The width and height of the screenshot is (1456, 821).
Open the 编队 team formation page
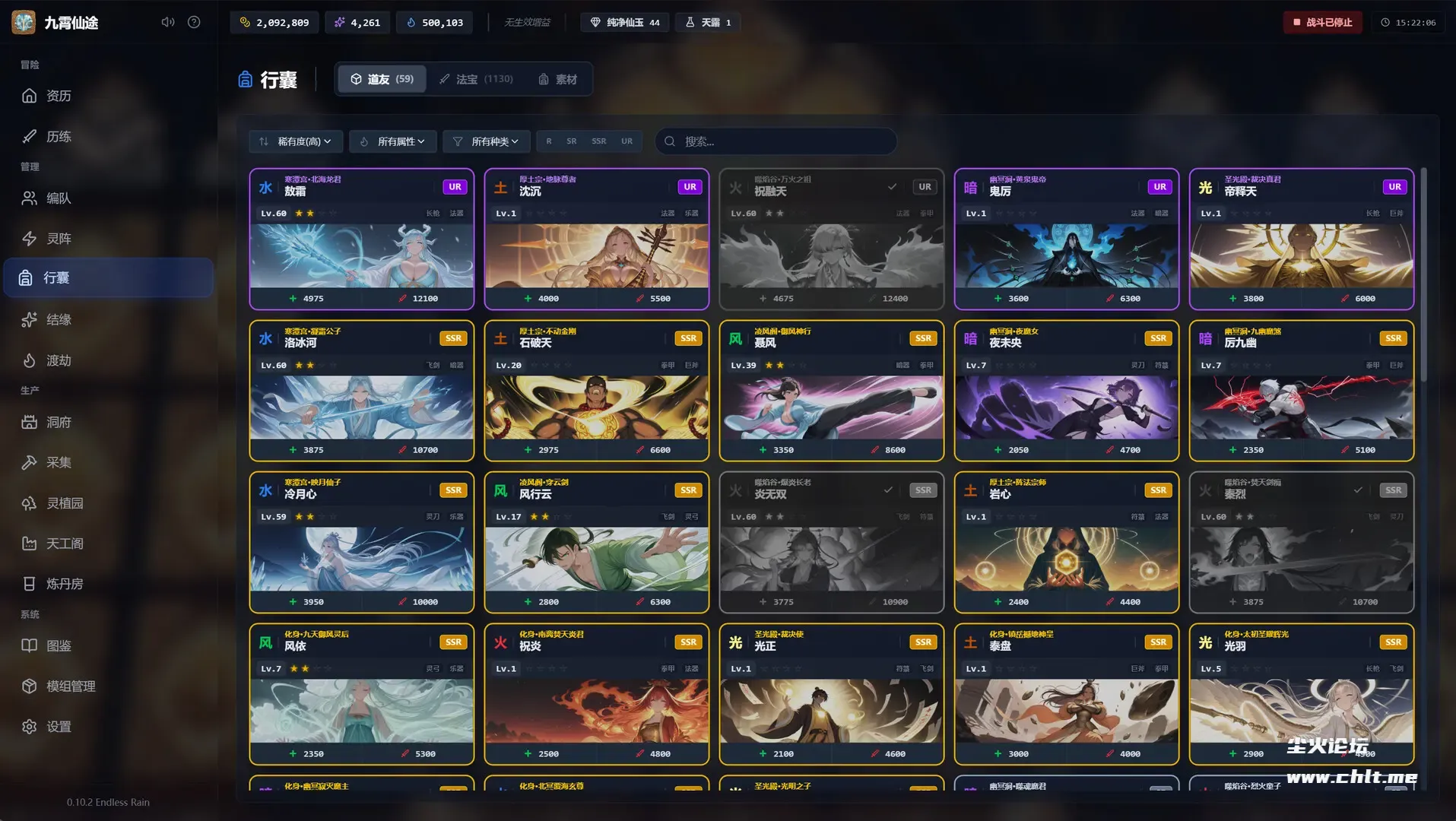pos(58,198)
